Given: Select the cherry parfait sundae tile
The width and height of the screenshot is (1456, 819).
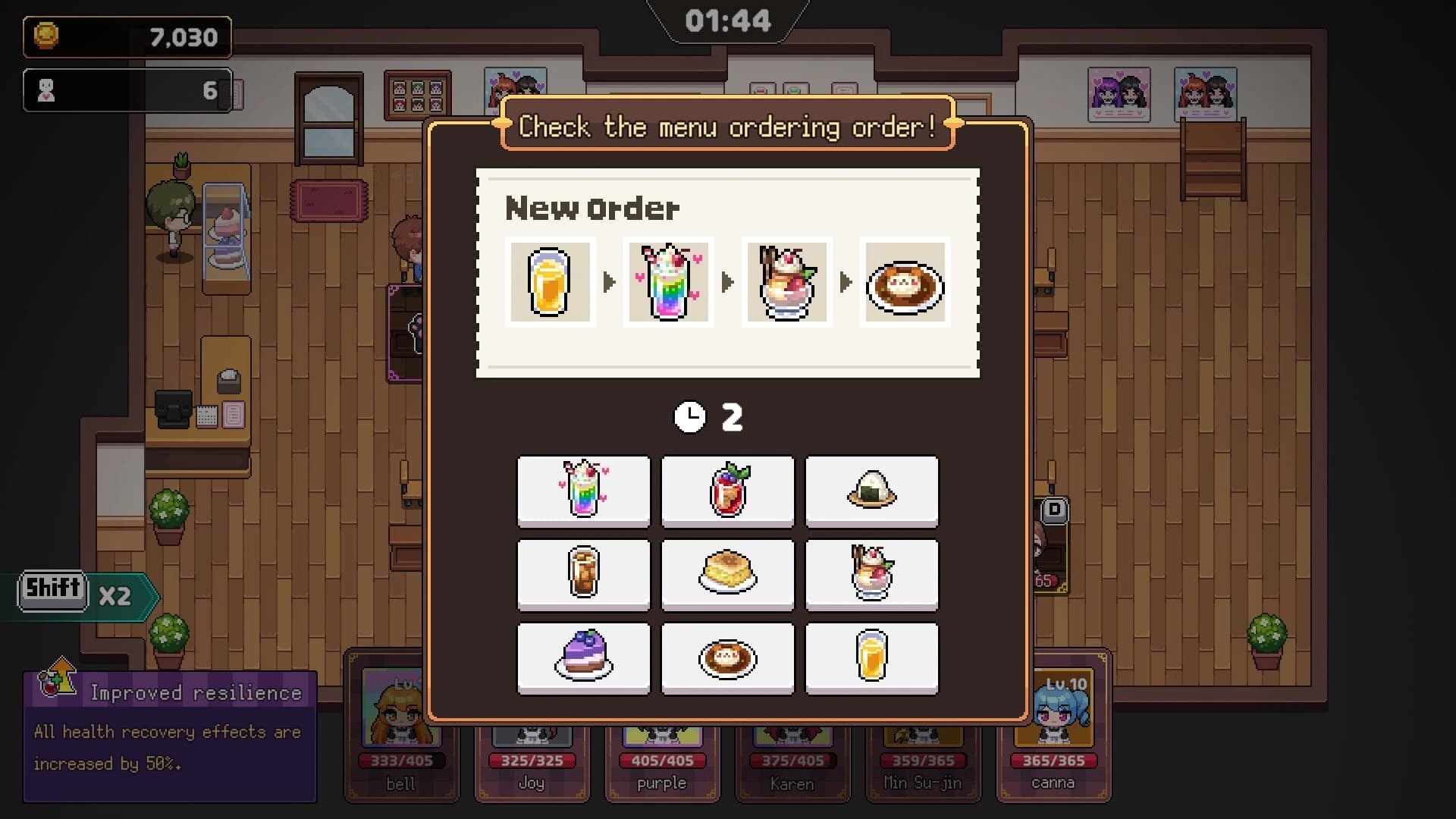Looking at the screenshot, I should (x=871, y=575).
